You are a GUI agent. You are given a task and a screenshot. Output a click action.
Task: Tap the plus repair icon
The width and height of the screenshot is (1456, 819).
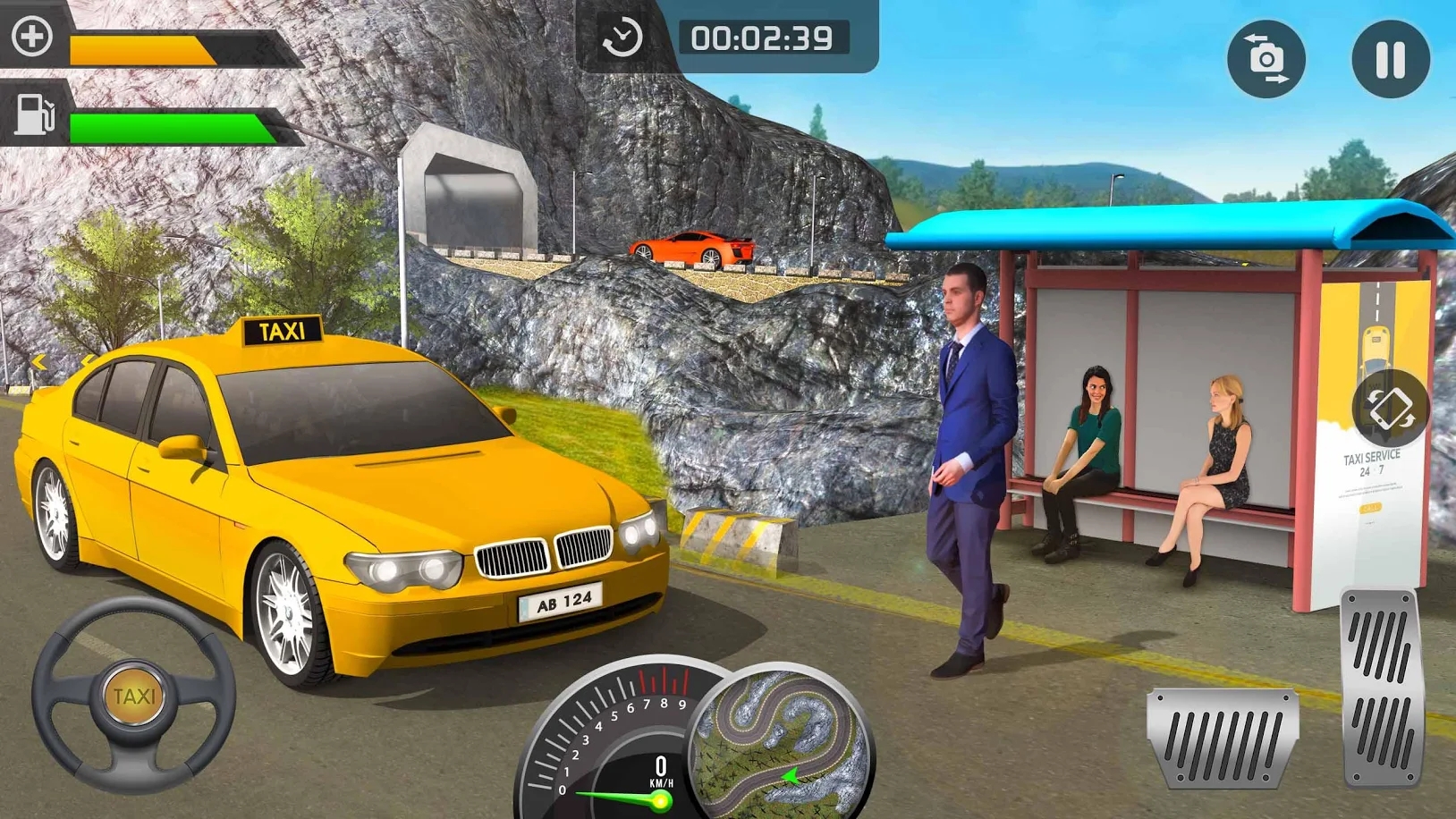[32, 37]
